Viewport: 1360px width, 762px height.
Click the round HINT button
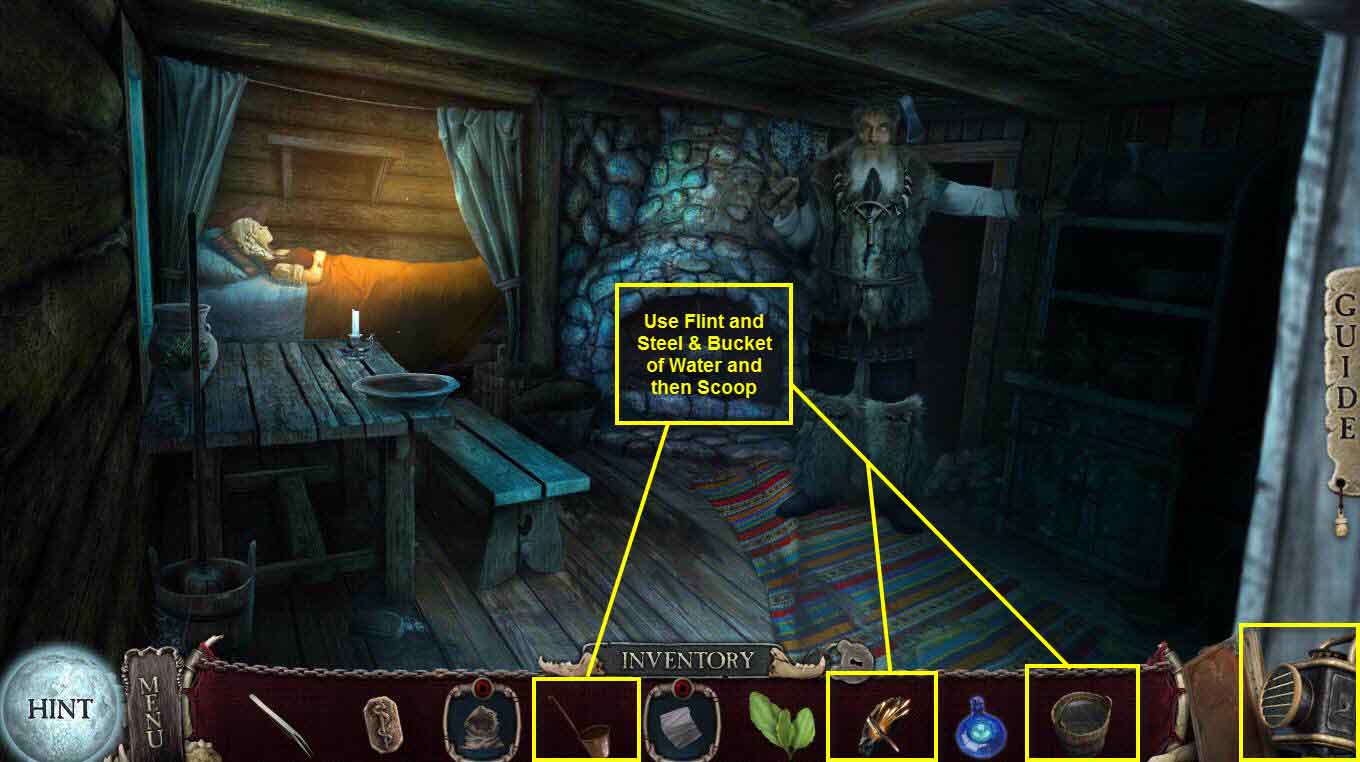tap(60, 708)
